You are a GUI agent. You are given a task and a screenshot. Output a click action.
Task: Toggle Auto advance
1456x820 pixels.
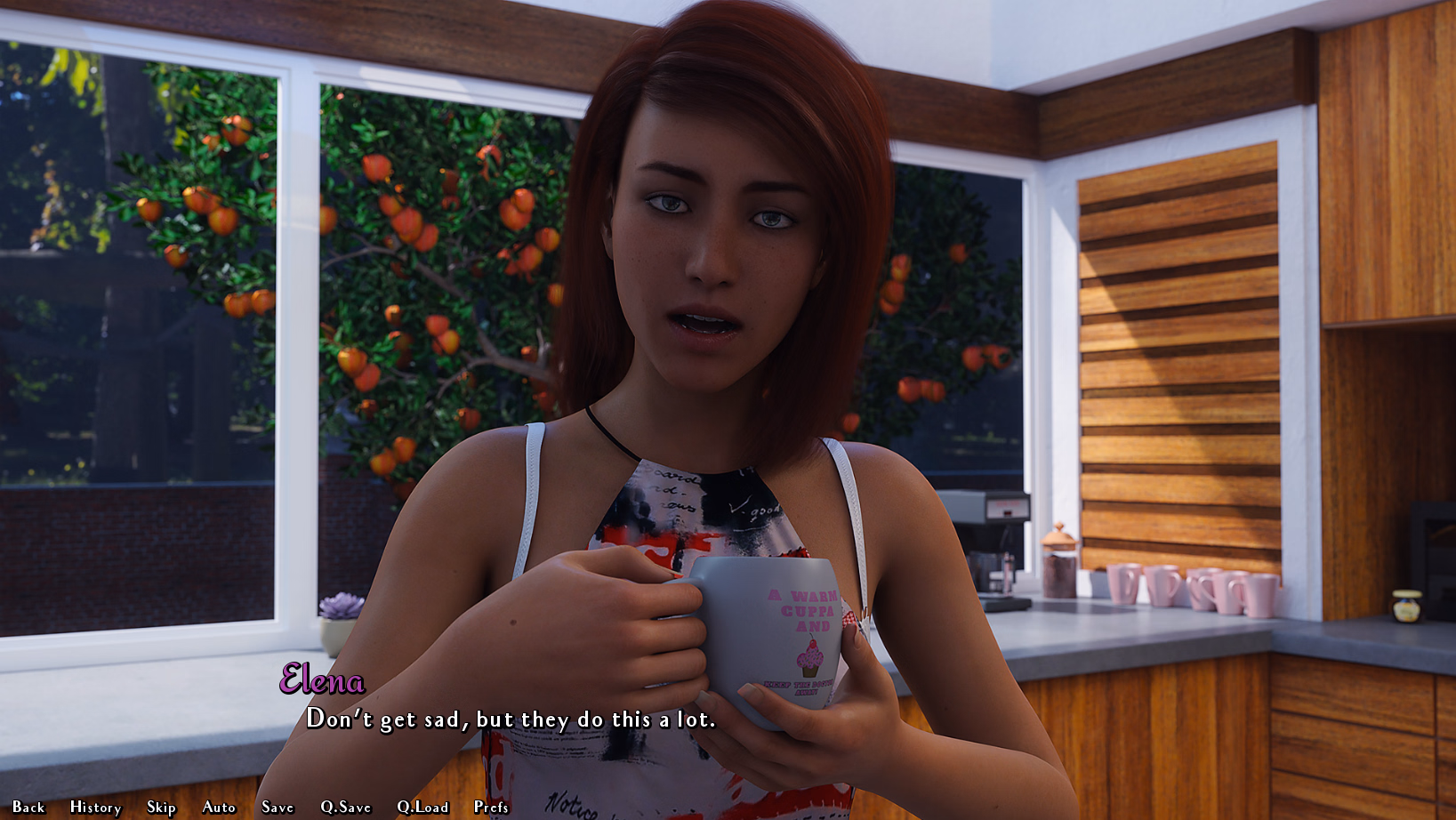click(x=219, y=807)
